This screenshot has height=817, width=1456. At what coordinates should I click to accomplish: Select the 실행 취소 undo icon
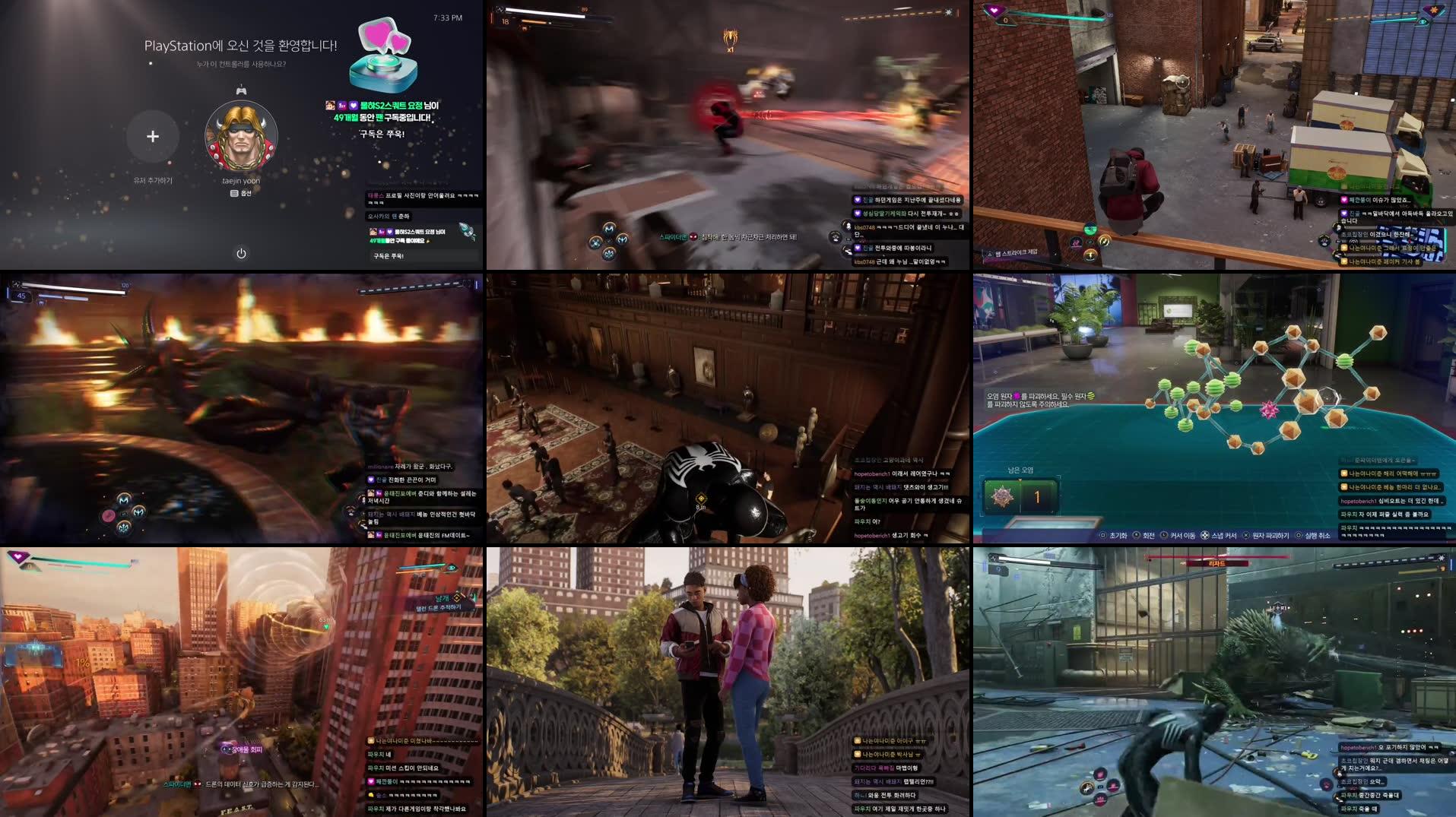(x=1299, y=534)
